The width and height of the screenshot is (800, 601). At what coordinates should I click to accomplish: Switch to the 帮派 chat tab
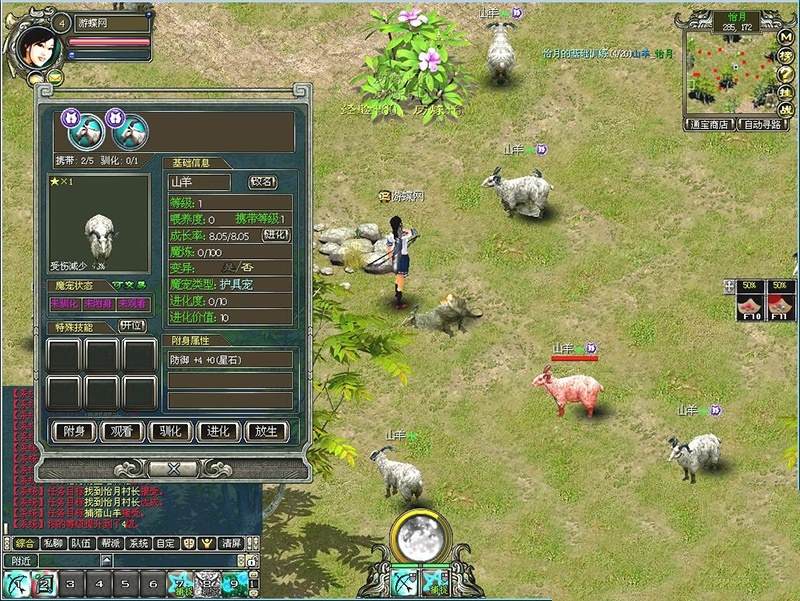109,543
